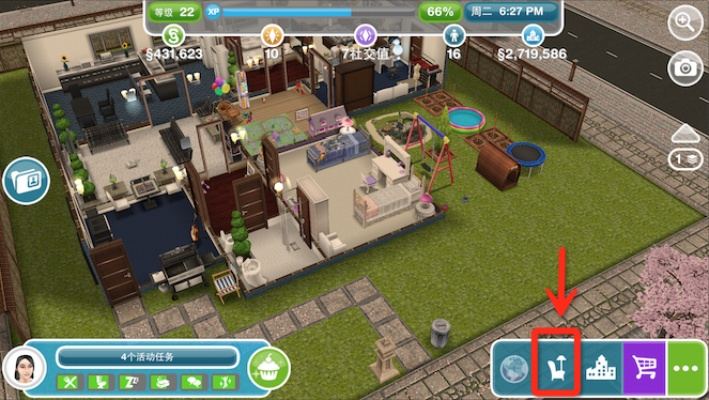This screenshot has width=709, height=400.
Task: Open the camera snapshot button
Action: click(685, 68)
